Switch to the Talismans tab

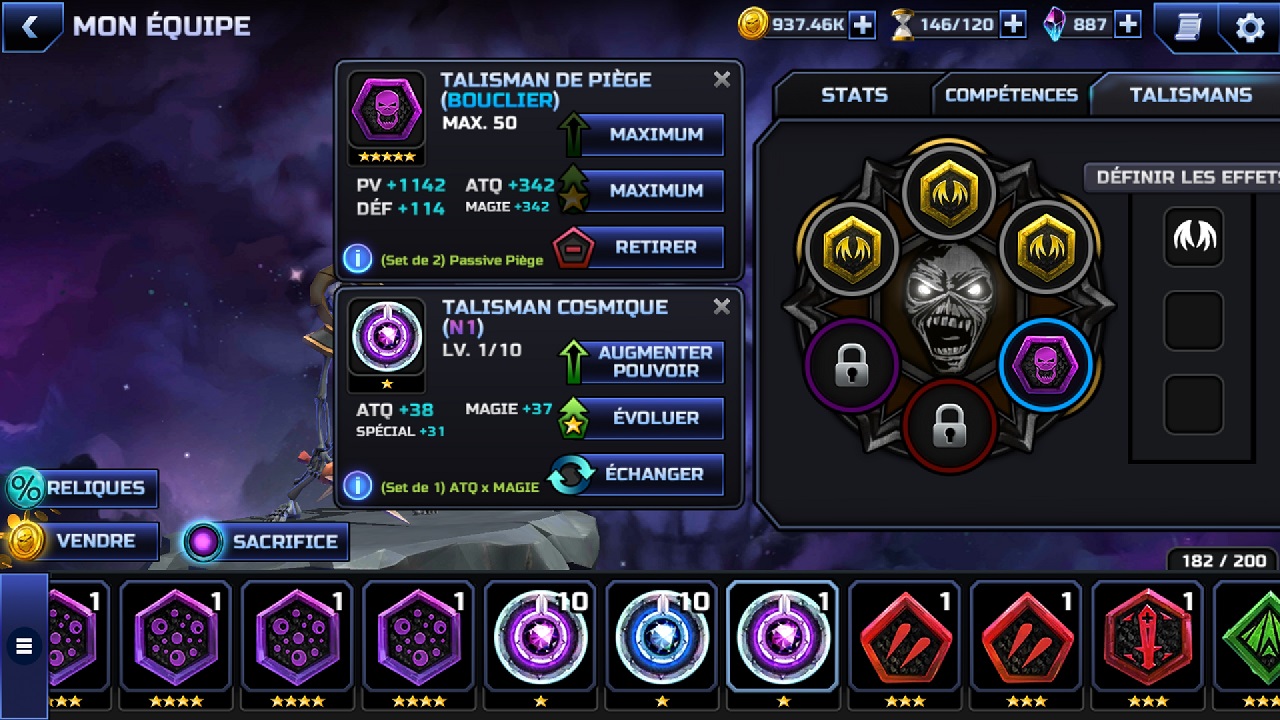pyautogui.click(x=1190, y=95)
